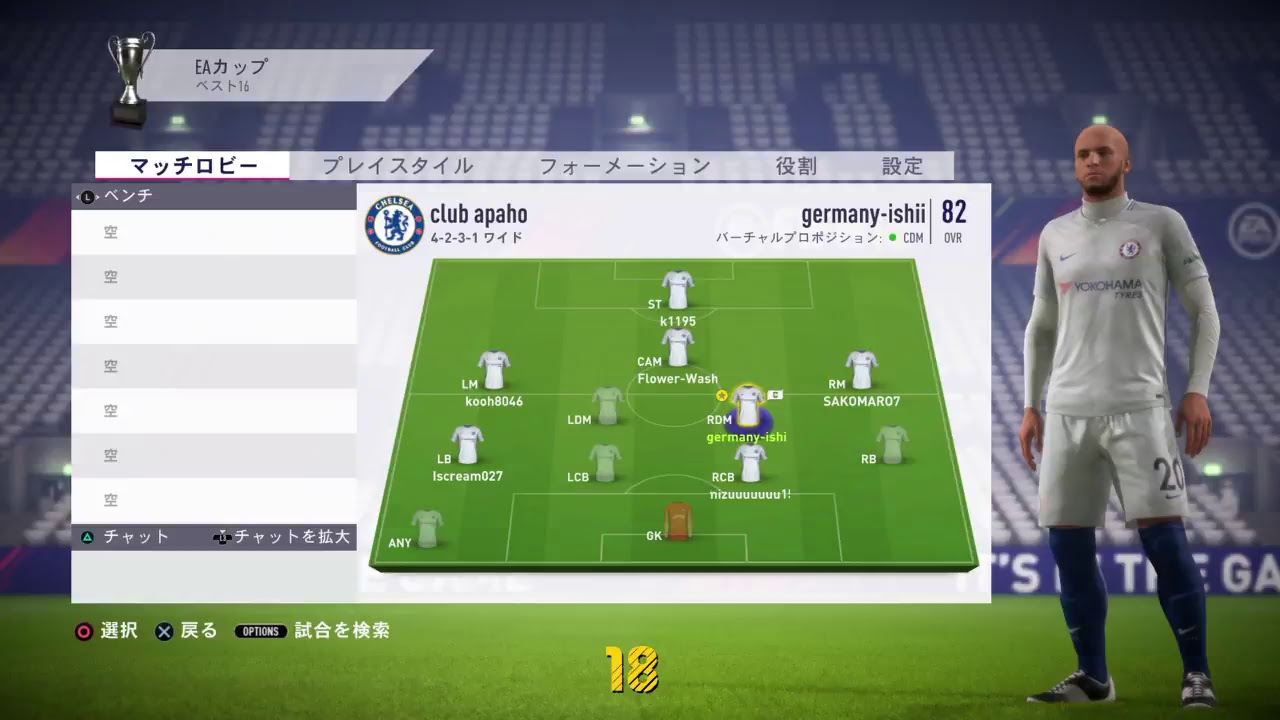The image size is (1280, 720).
Task: Select the RDM player germany-ishi
Action: tap(748, 406)
